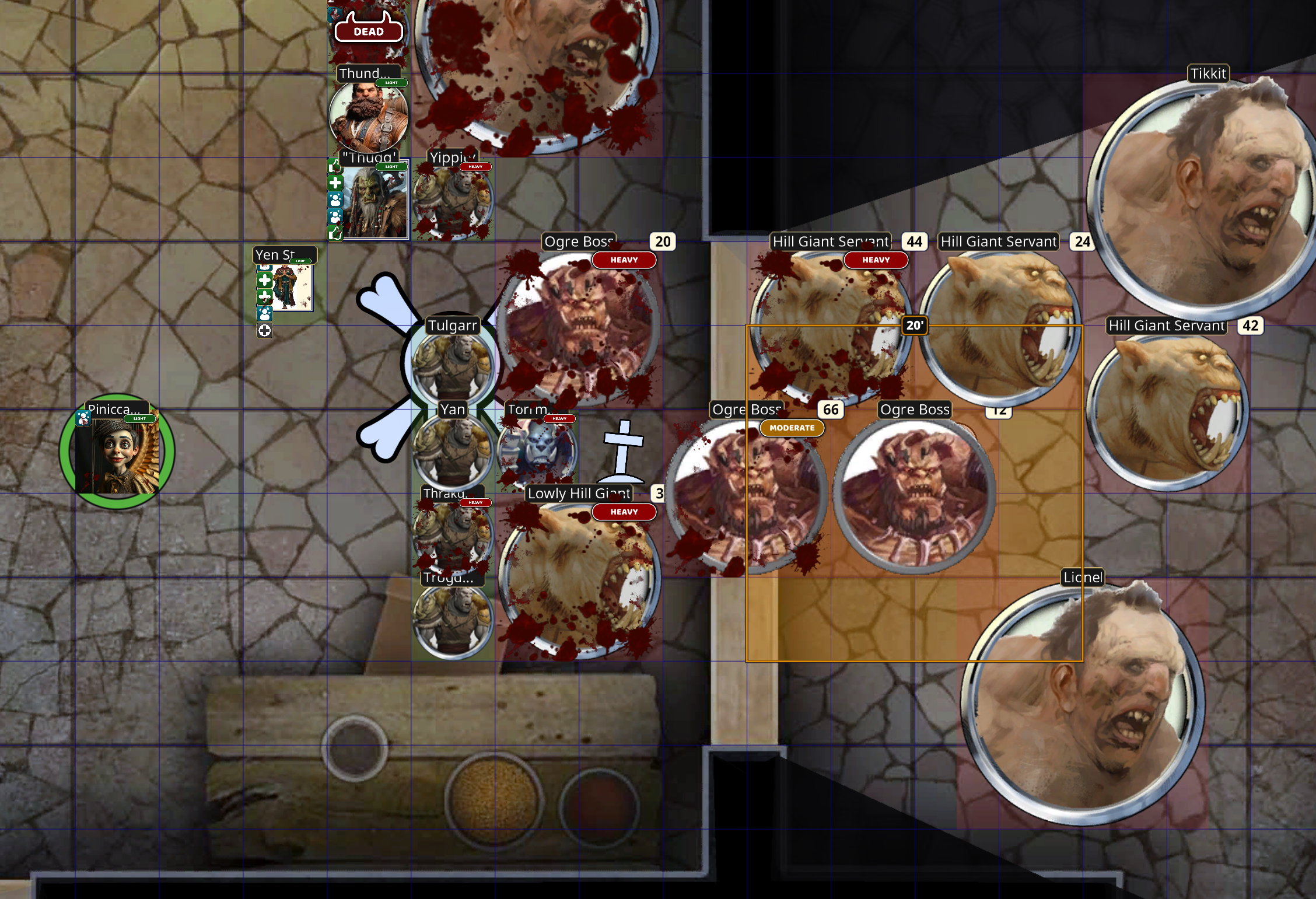The height and width of the screenshot is (899, 1316).
Task: Select the Trogu token
Action: pos(453,620)
